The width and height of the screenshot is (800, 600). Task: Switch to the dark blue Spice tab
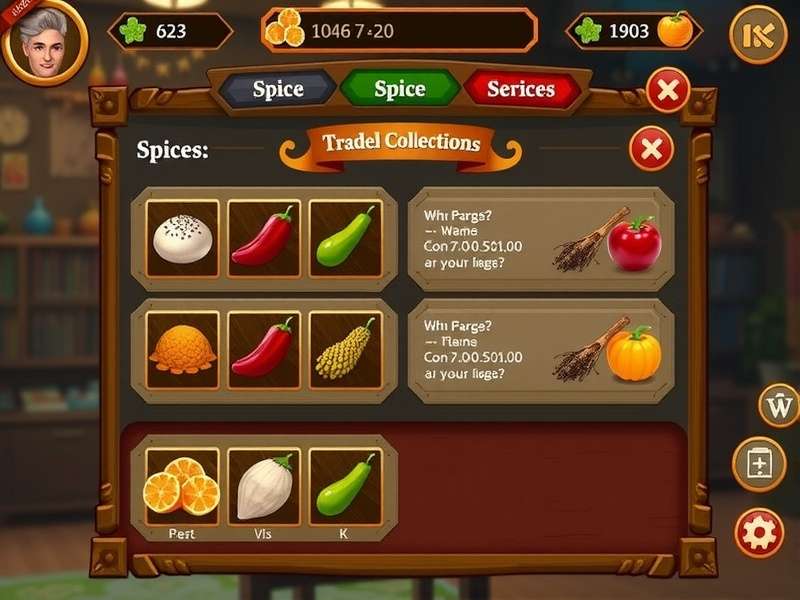(x=277, y=89)
